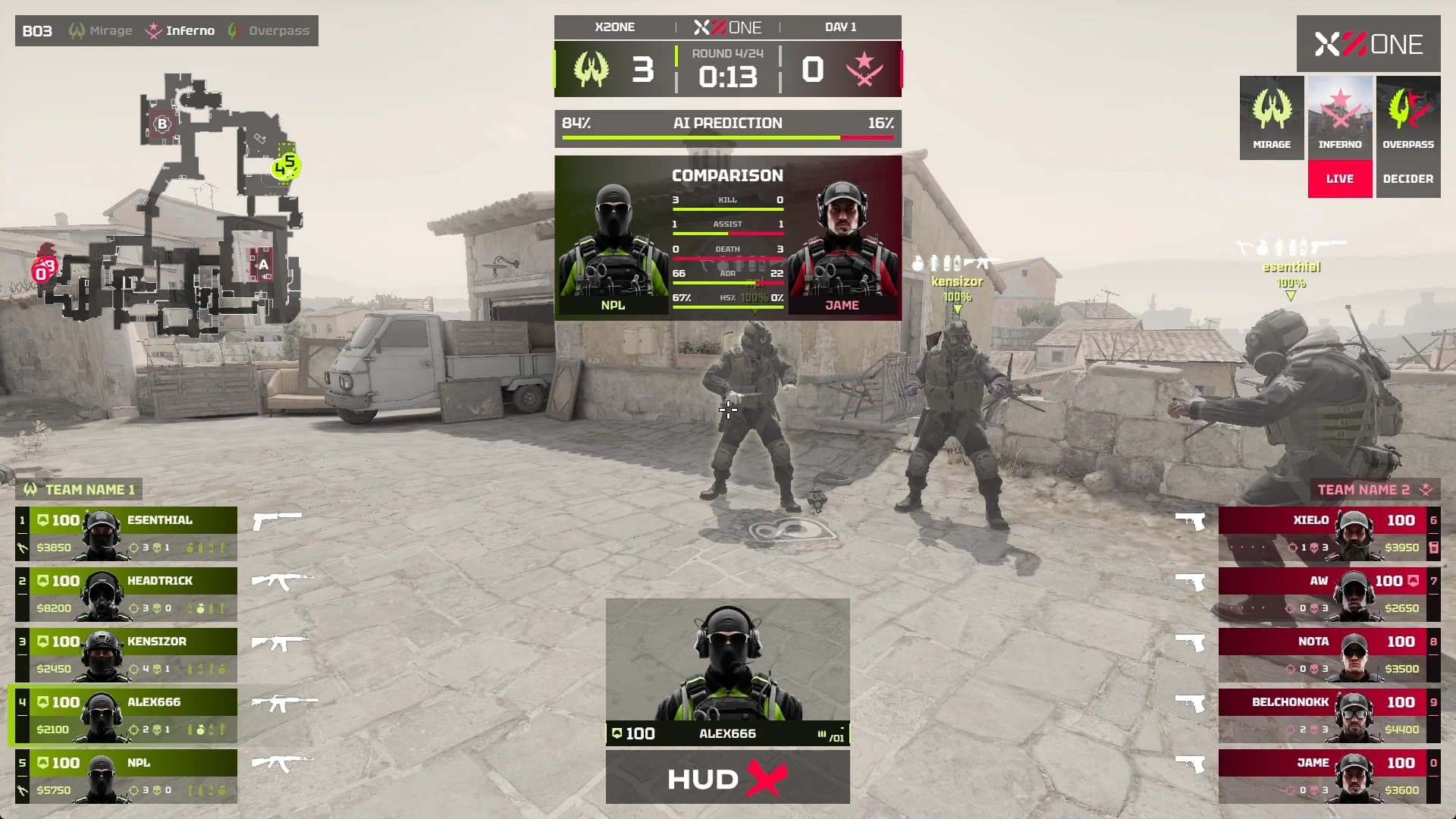Select NPL's player row
This screenshot has width=1456, height=819.
[x=126, y=776]
